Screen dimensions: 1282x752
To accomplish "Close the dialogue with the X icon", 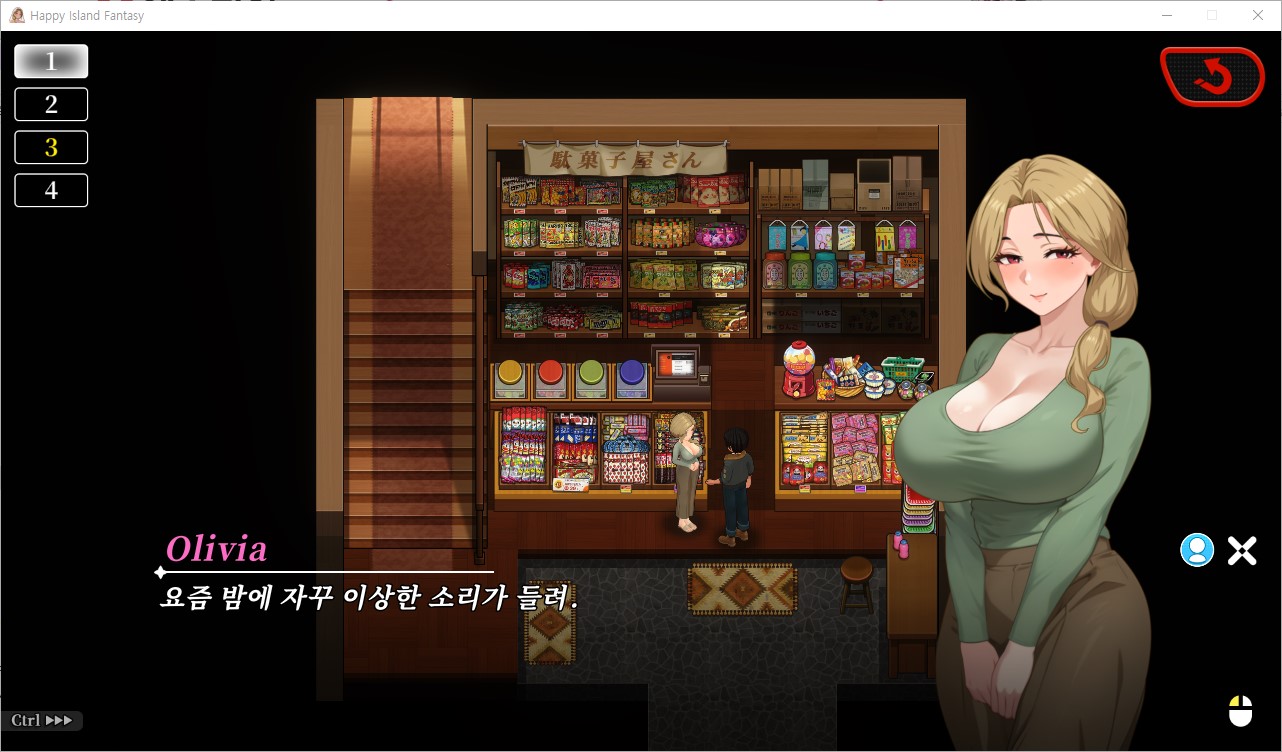I will coord(1242,550).
